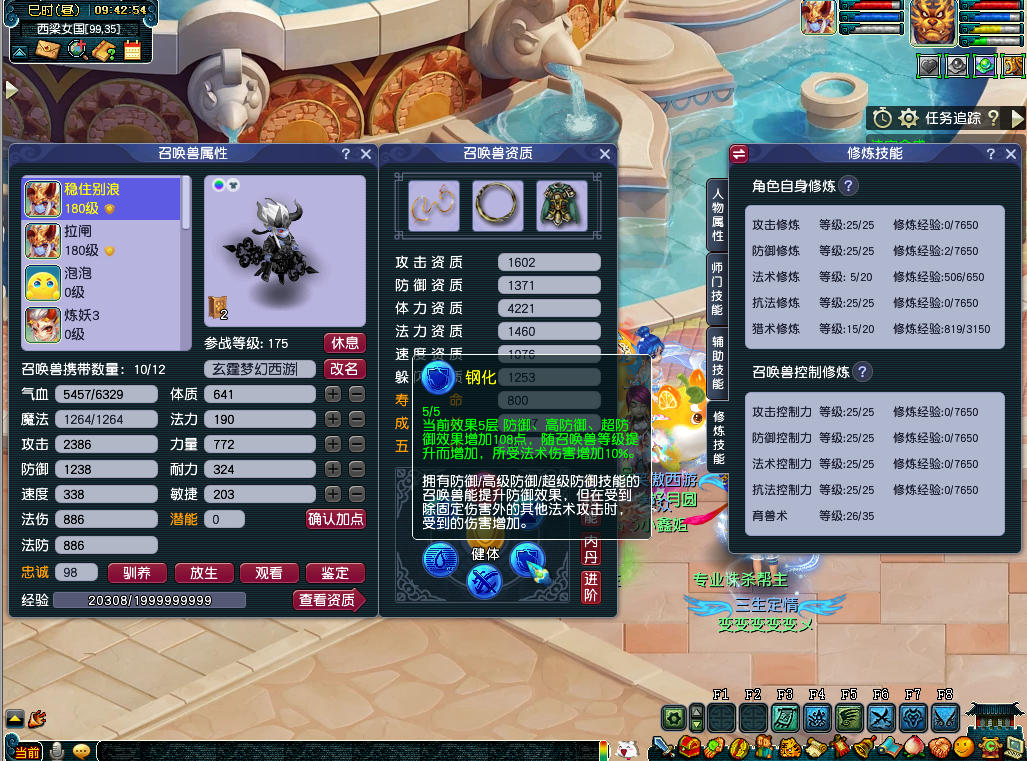Close the 修炼技能 window
The width and height of the screenshot is (1027, 761).
[x=1009, y=154]
